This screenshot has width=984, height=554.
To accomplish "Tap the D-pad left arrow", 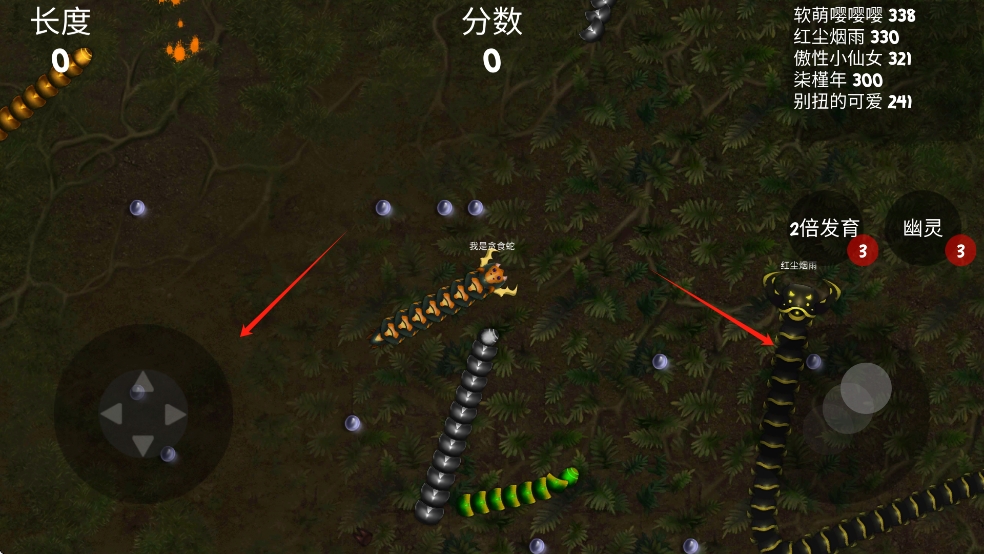I will click(112, 414).
